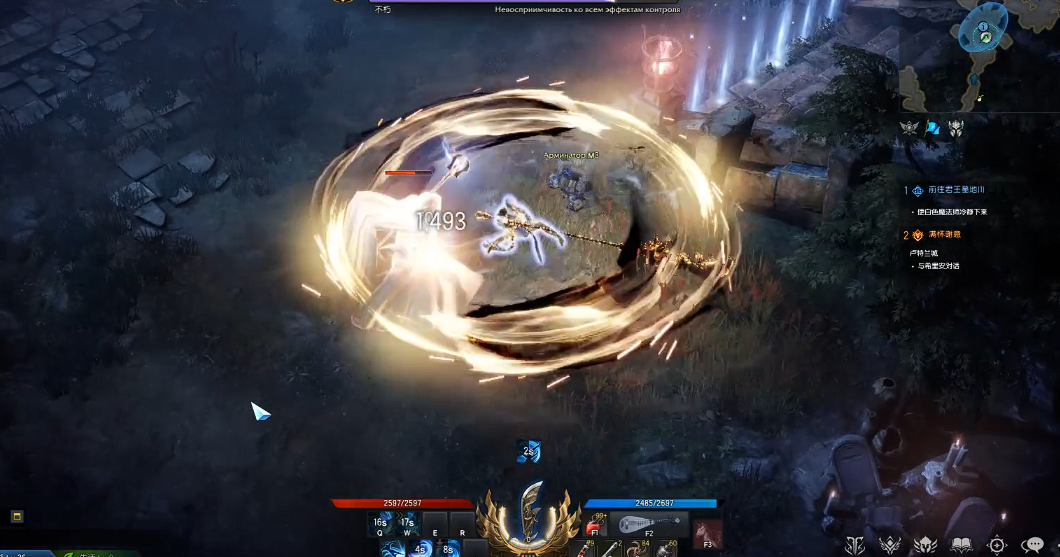This screenshot has height=557, width=1060.
Task: Summon the horse mount
Action: pyautogui.click(x=706, y=531)
